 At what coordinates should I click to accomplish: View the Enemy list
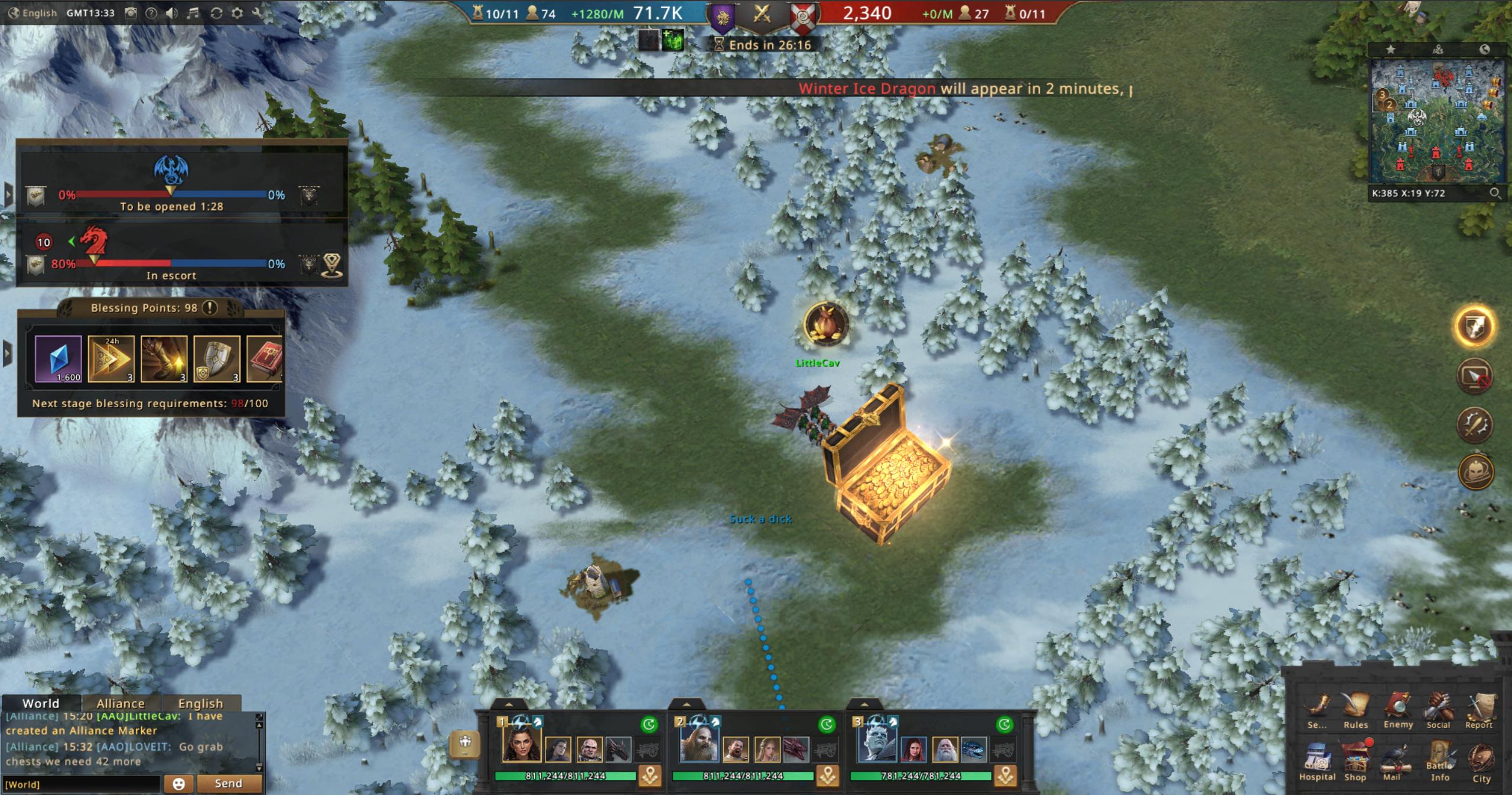pos(1398,709)
